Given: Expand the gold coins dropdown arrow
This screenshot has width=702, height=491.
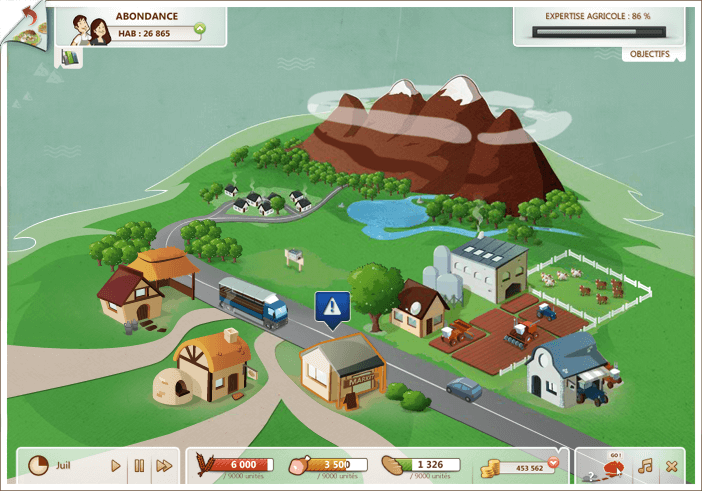Looking at the screenshot, I should pos(552,463).
